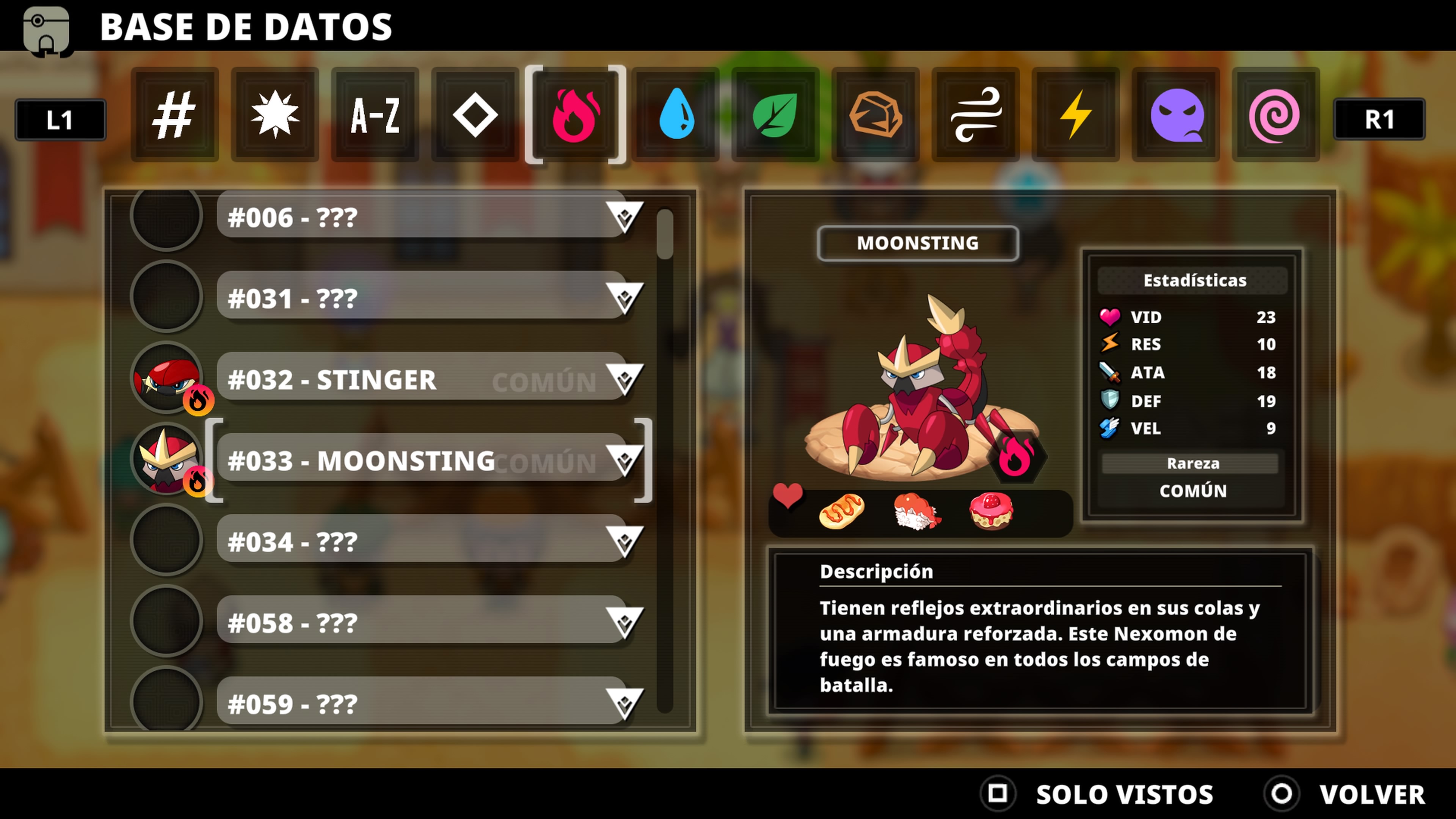
Task: Filter by water type droplet tab
Action: (676, 115)
